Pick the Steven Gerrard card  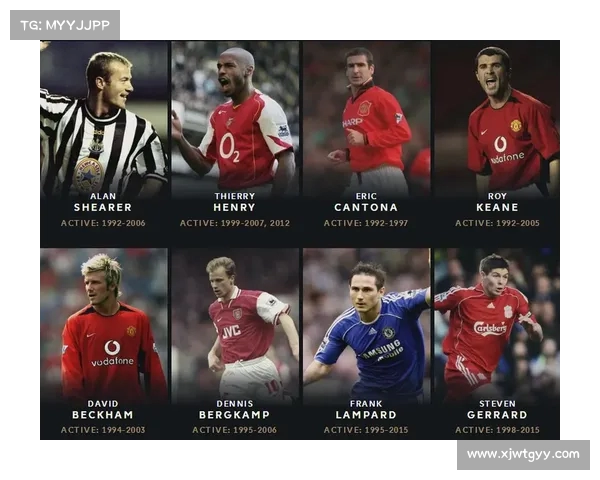(x=497, y=345)
